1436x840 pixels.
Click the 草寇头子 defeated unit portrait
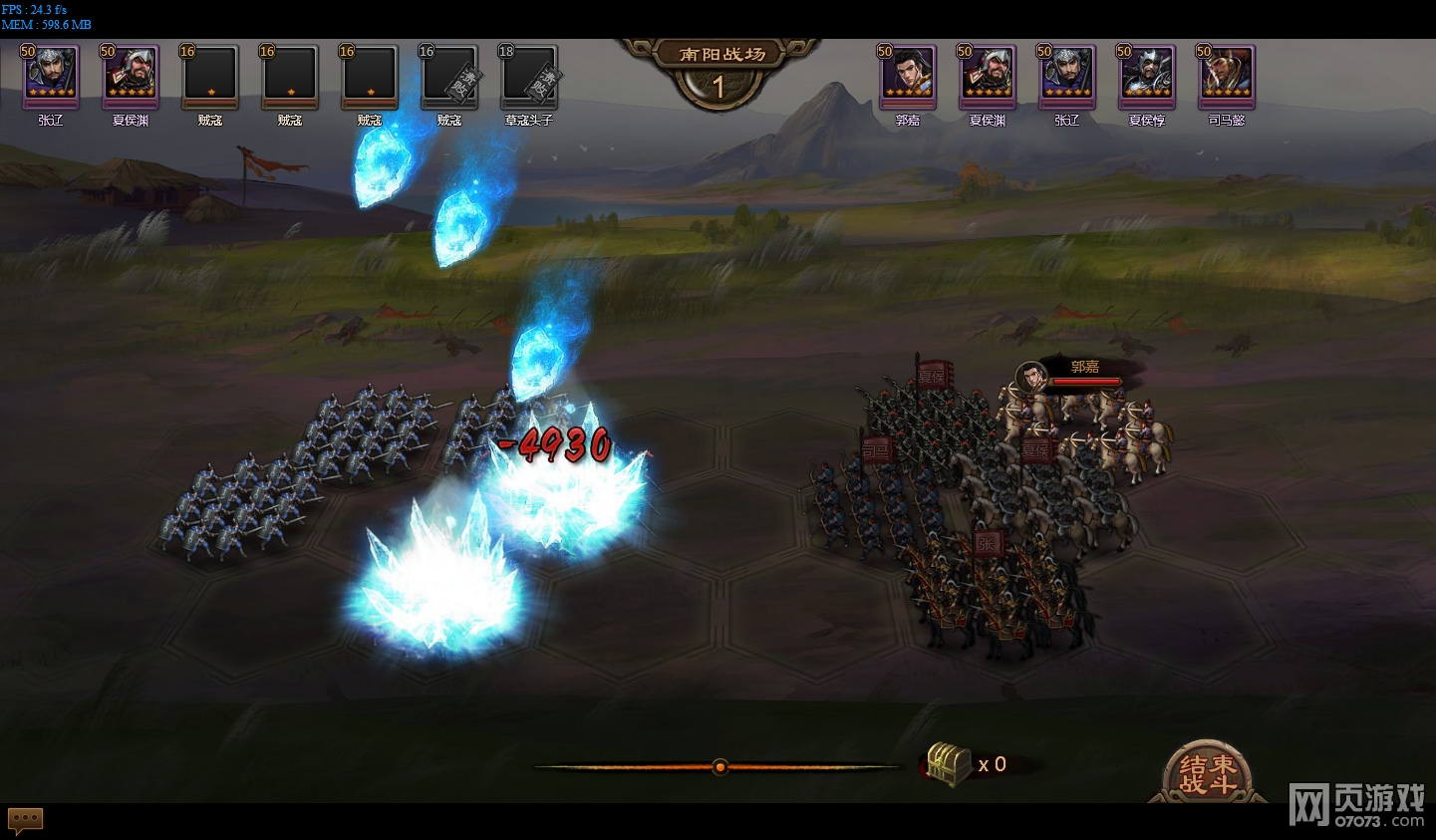pos(528,76)
